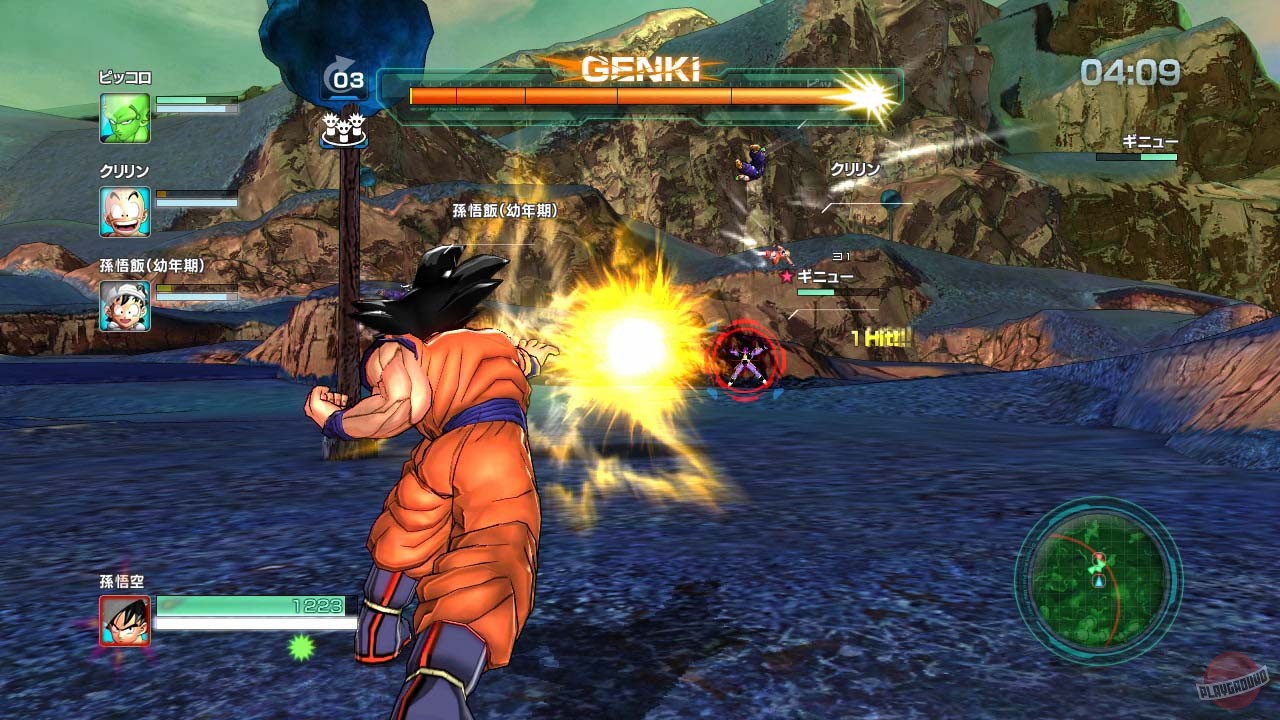The width and height of the screenshot is (1280, 720).
Task: Select the 孫悟飯(幼年期) ally name label
Action: coord(503,212)
